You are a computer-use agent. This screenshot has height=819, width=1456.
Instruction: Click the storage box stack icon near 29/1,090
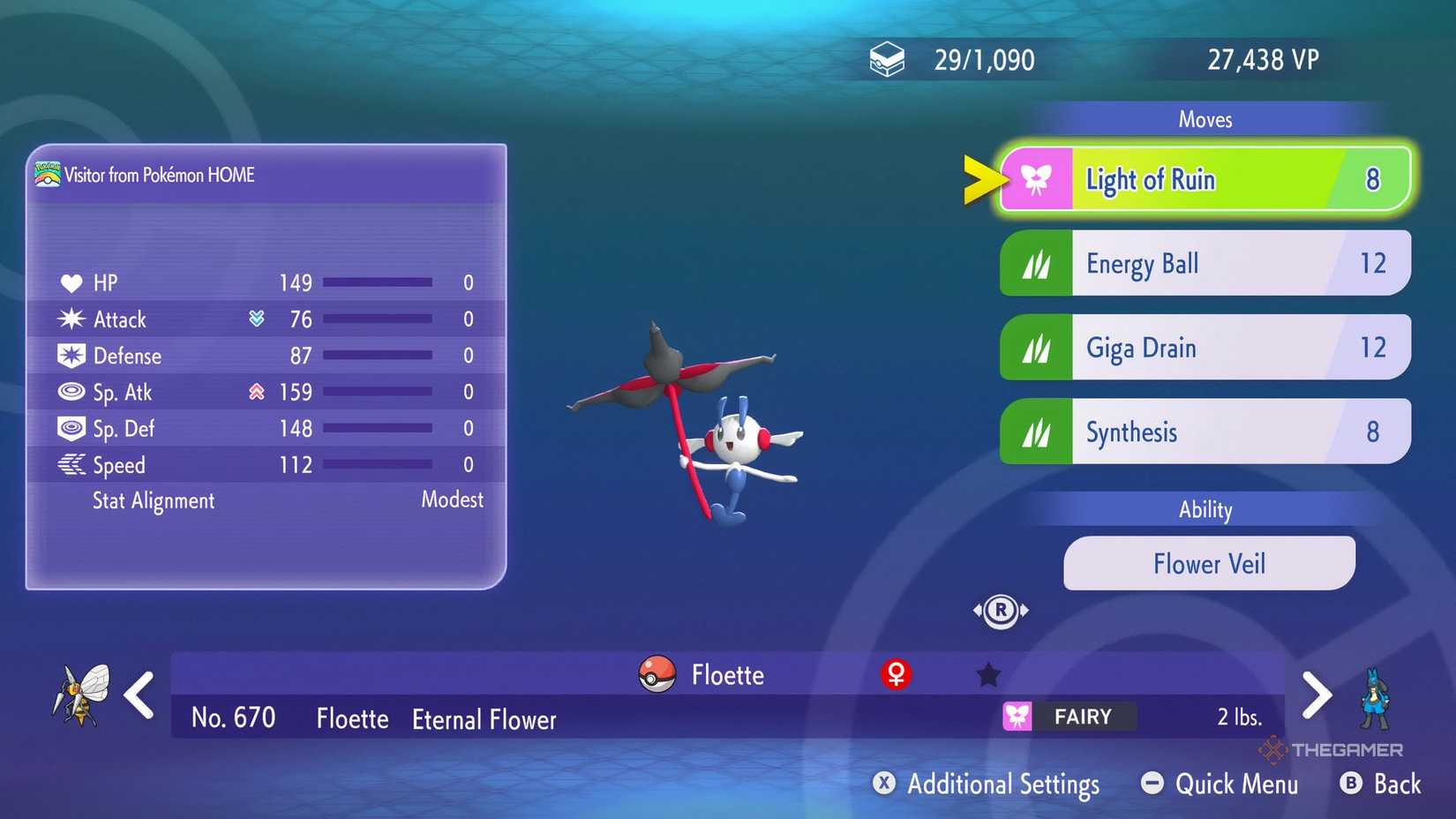(888, 58)
